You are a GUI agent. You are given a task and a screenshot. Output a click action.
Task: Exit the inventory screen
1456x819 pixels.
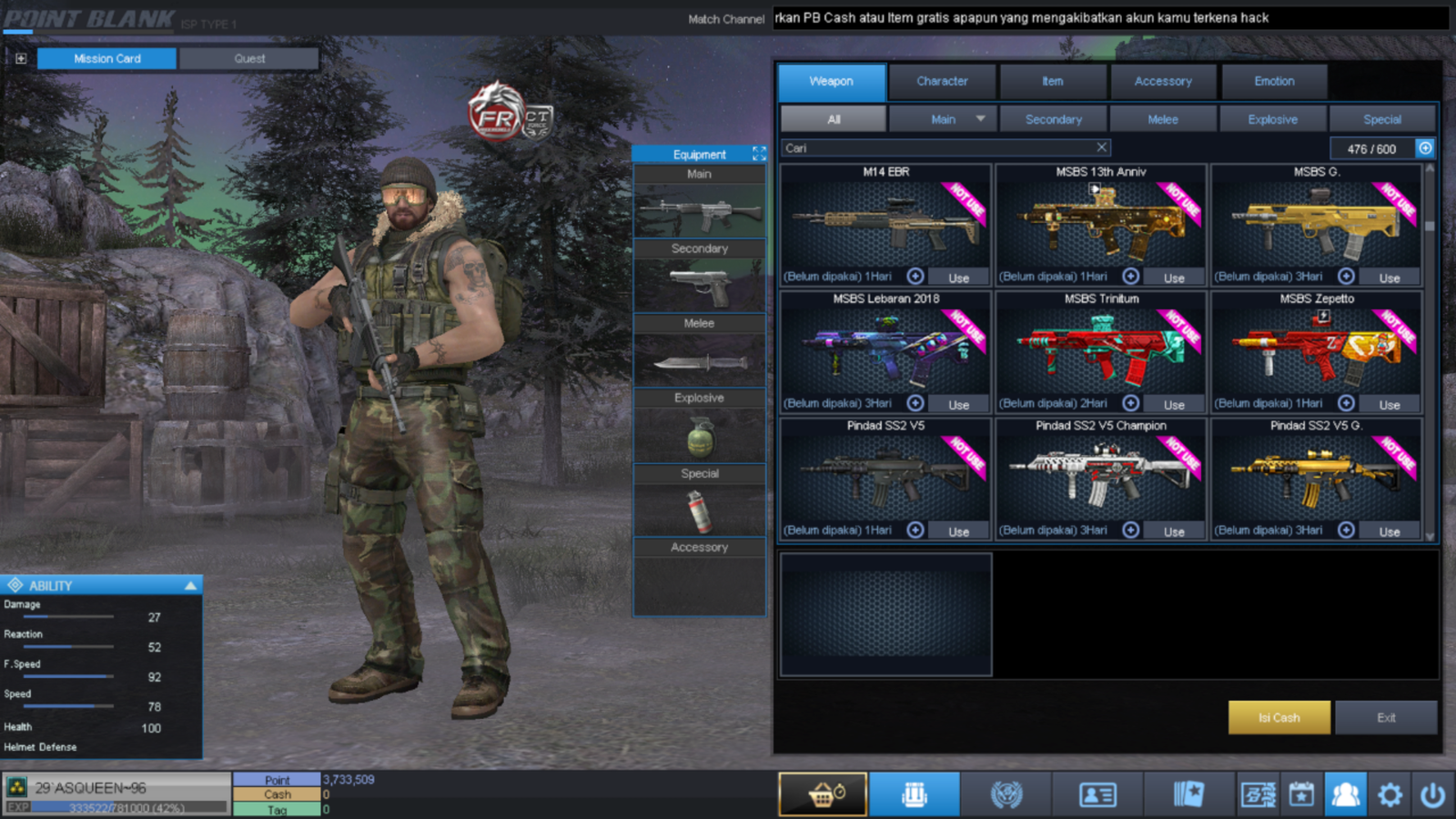pyautogui.click(x=1386, y=717)
